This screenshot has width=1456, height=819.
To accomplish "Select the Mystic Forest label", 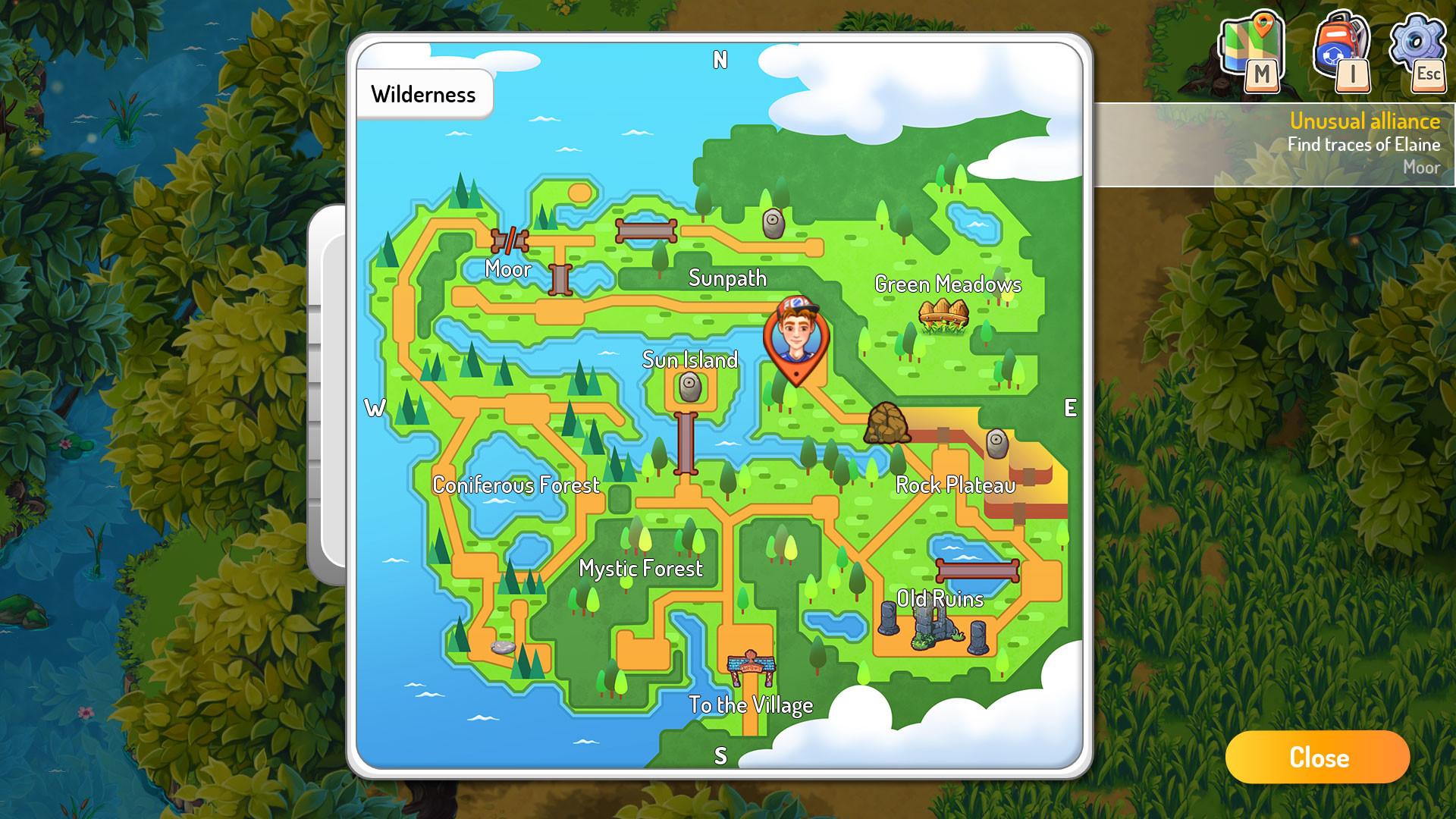I will tap(641, 569).
